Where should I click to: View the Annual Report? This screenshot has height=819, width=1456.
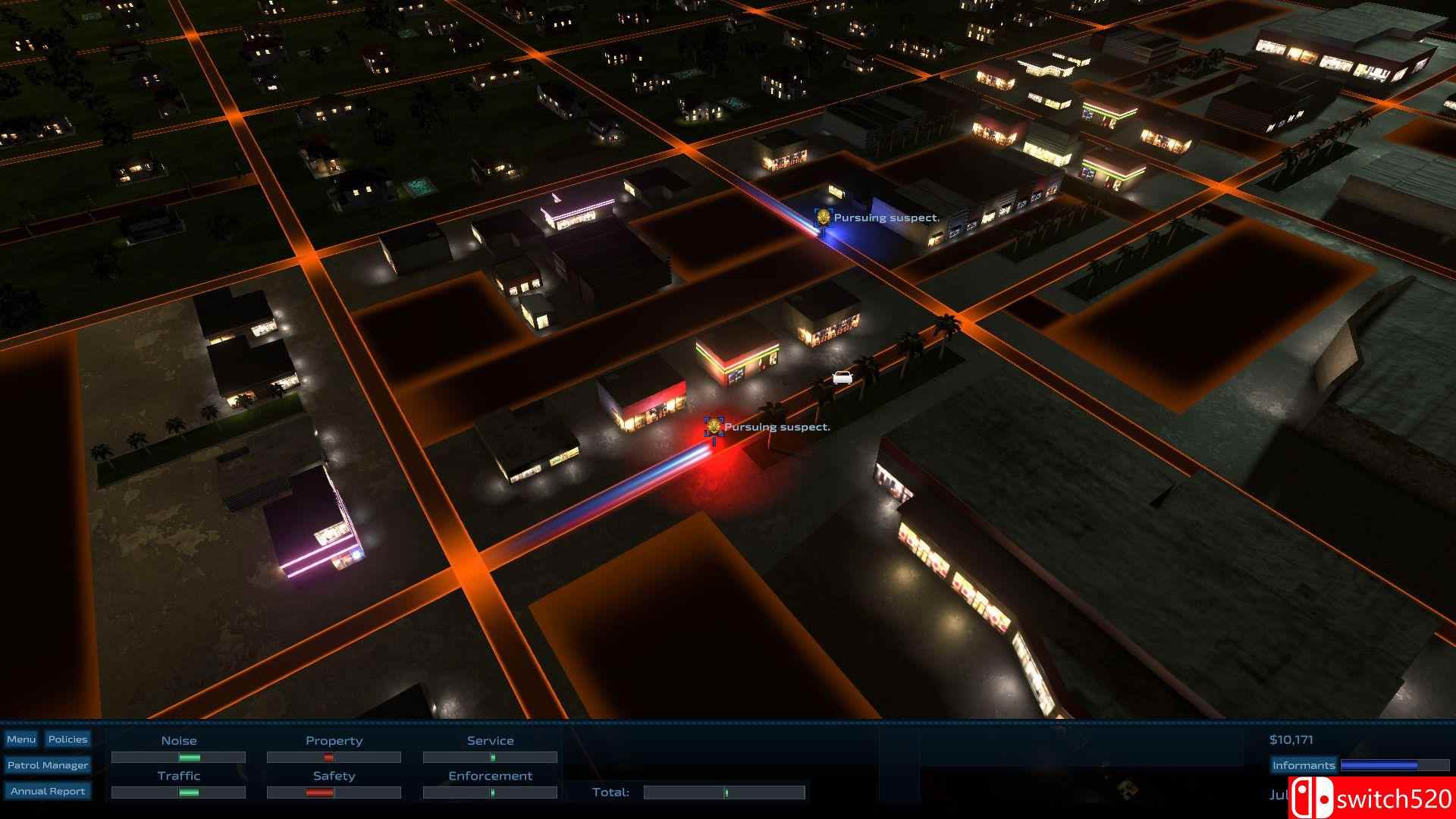48,791
